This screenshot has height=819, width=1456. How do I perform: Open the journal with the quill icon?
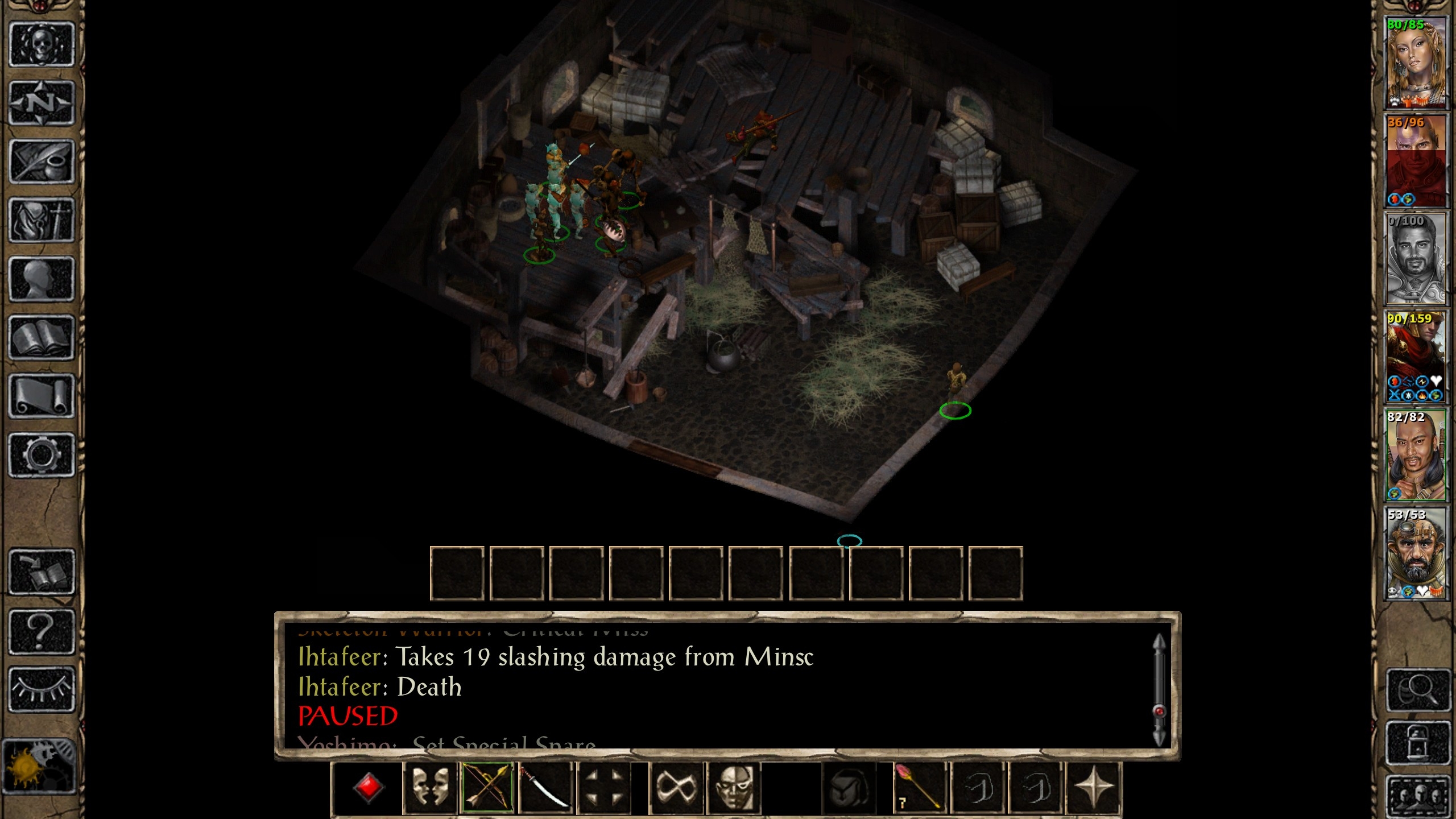pos(42,162)
